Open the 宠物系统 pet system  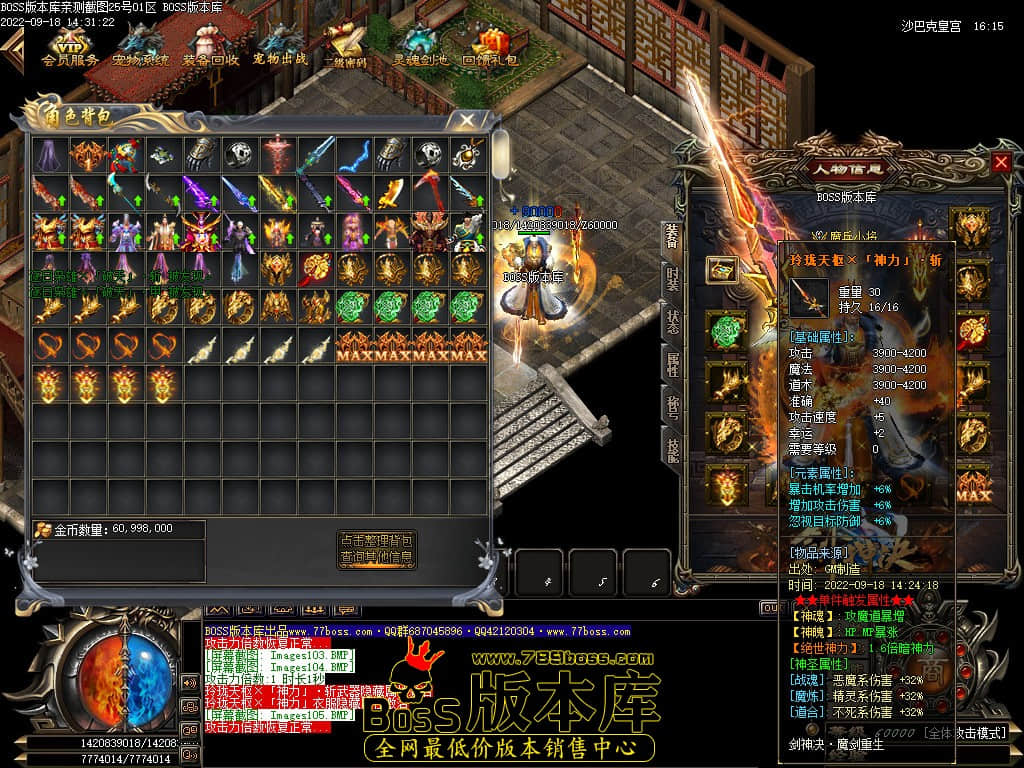click(140, 44)
